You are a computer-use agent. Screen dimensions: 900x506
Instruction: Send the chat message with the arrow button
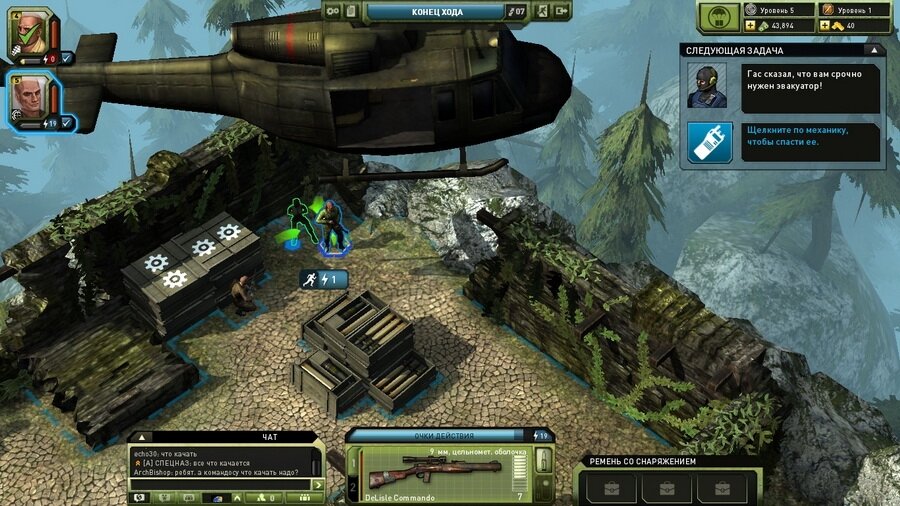(318, 485)
